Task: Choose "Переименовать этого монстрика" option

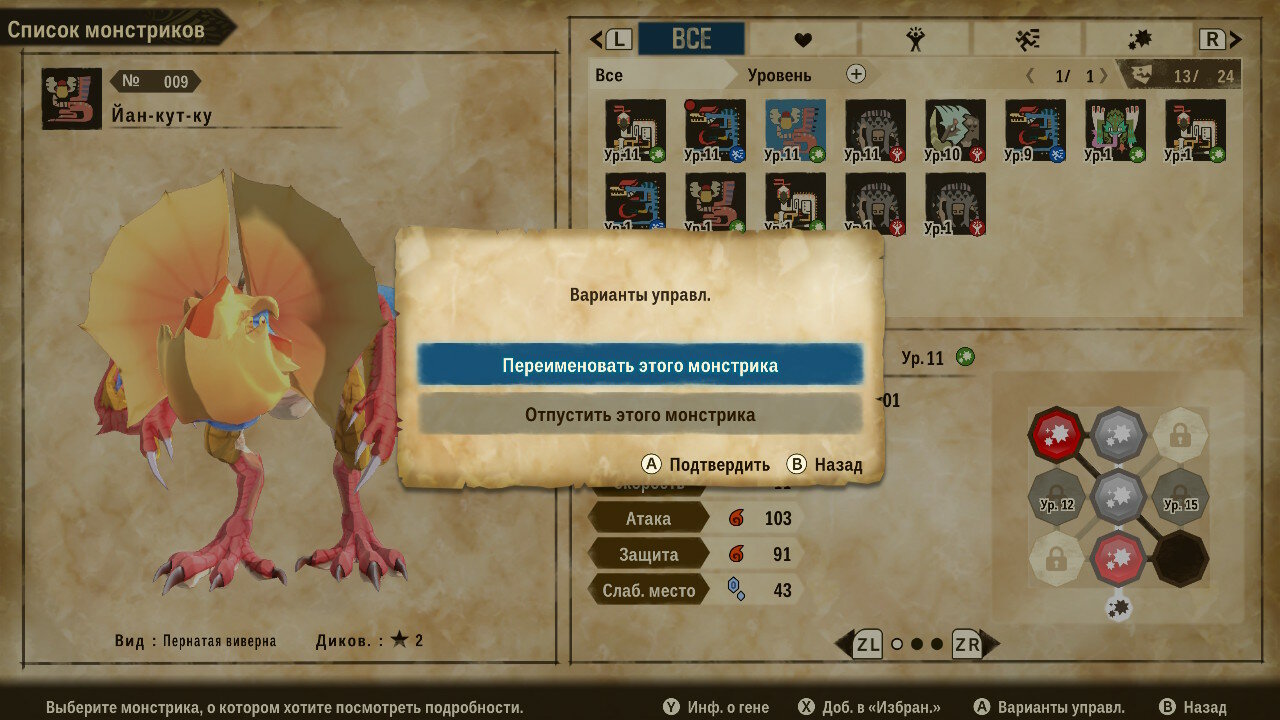Action: pyautogui.click(x=640, y=365)
